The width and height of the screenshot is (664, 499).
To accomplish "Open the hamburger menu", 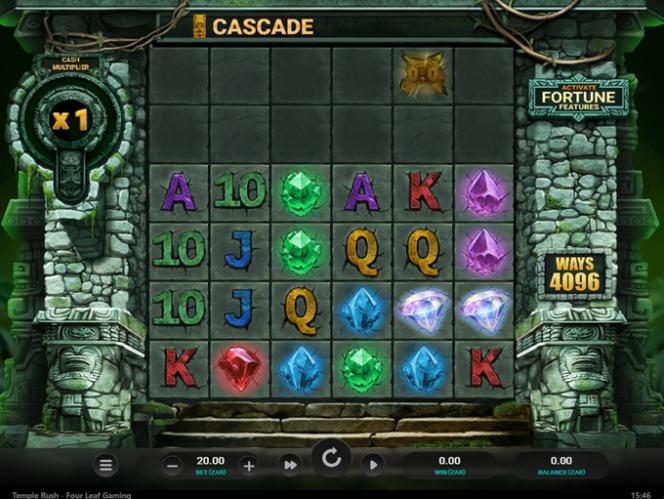I will coord(107,465).
